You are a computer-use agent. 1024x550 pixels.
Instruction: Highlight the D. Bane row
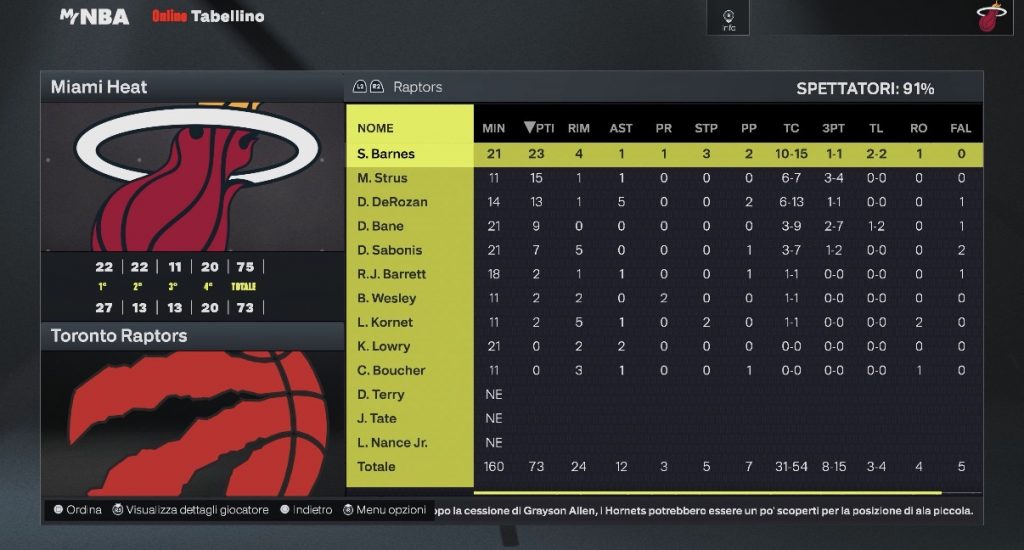coord(378,226)
